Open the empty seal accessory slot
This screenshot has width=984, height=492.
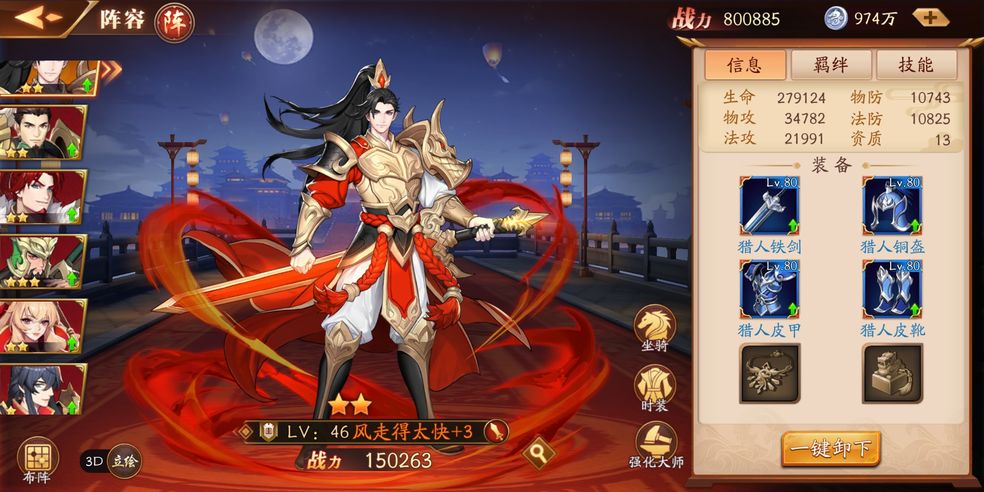coord(892,373)
